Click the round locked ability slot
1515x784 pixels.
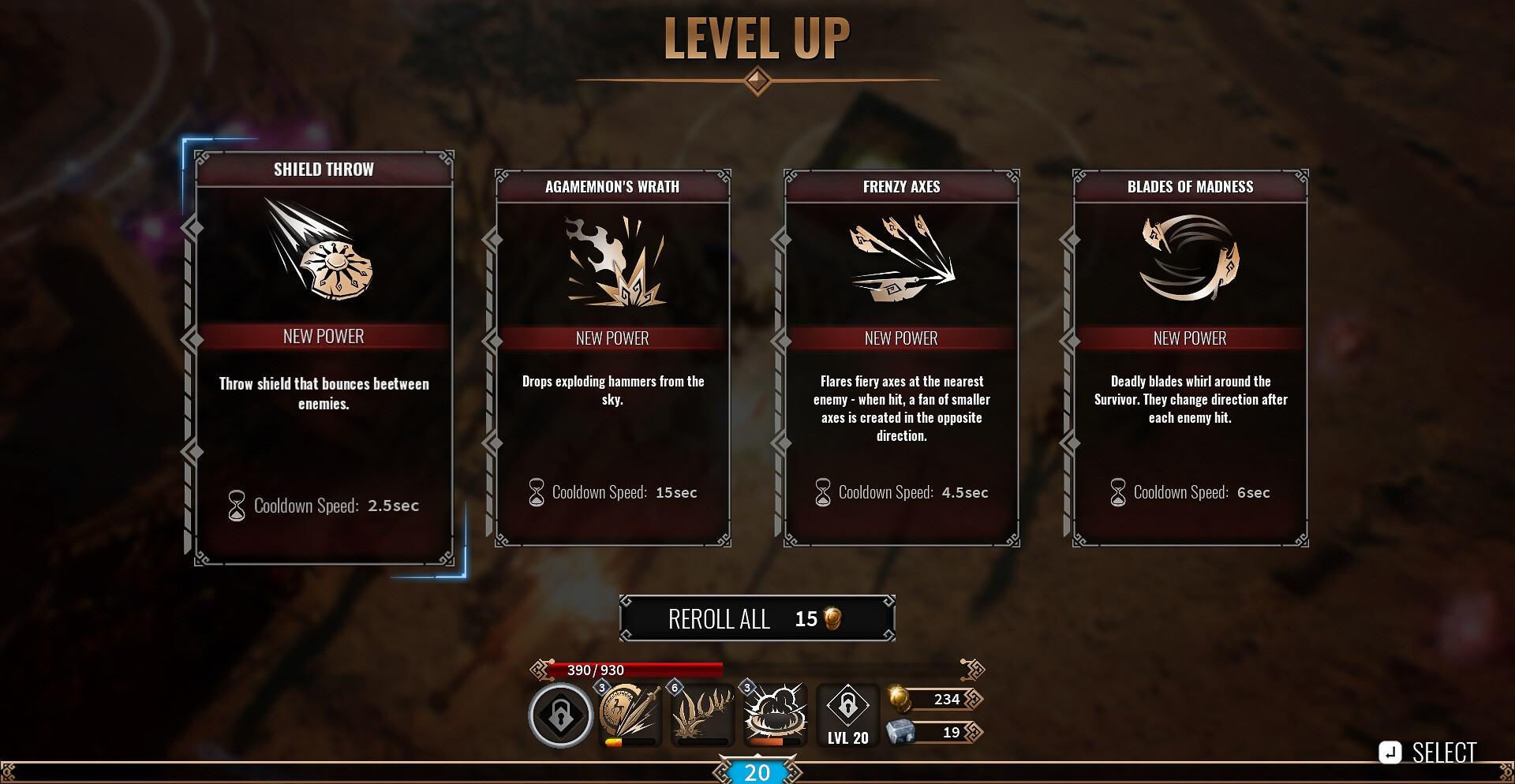click(x=560, y=715)
